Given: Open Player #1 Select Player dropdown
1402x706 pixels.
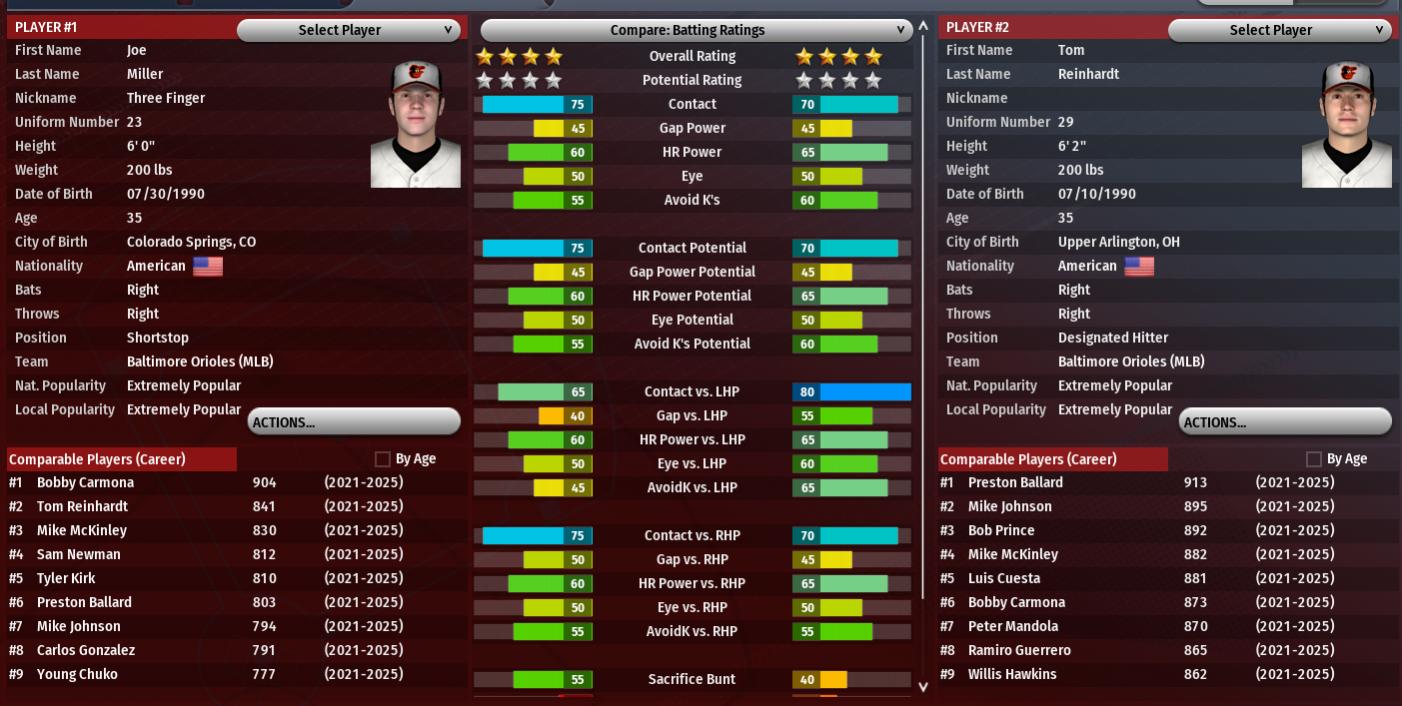Looking at the screenshot, I should pos(348,30).
